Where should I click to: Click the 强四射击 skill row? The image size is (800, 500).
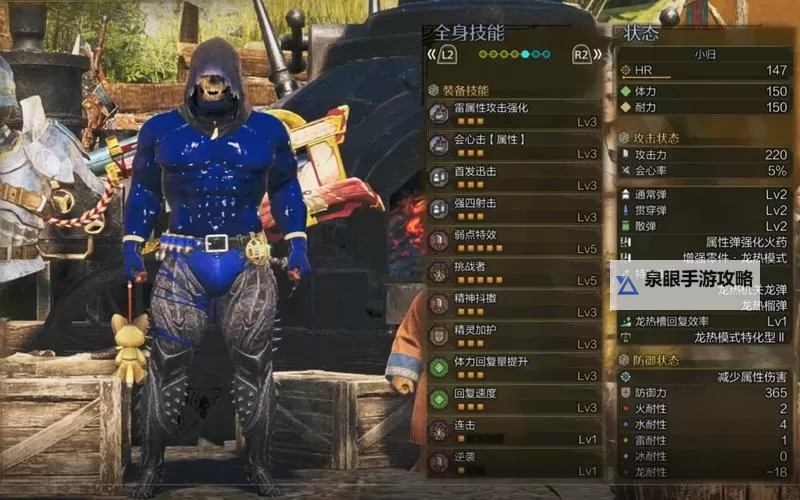[514, 210]
